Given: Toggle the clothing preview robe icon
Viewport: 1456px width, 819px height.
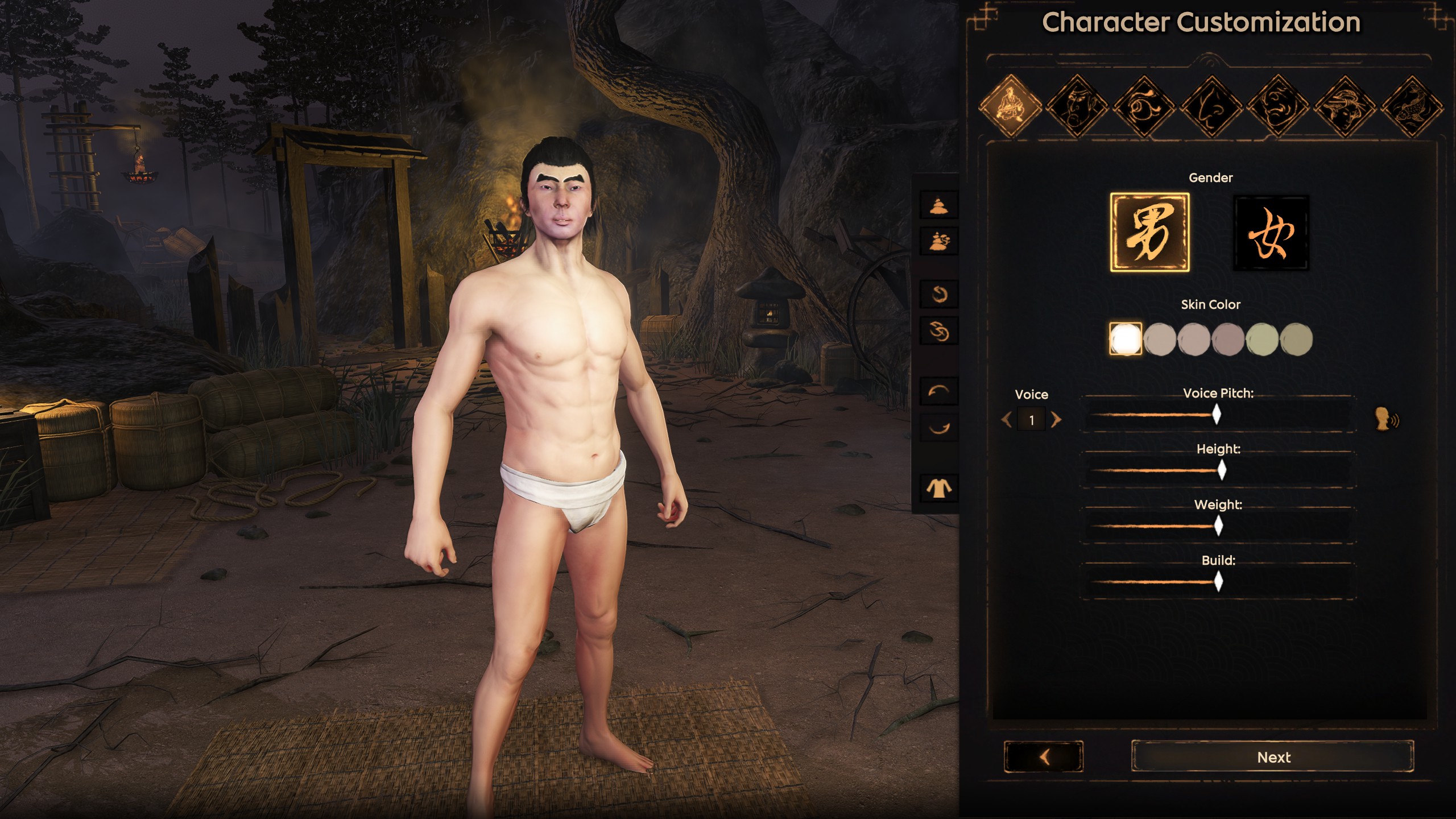Looking at the screenshot, I should 938,488.
